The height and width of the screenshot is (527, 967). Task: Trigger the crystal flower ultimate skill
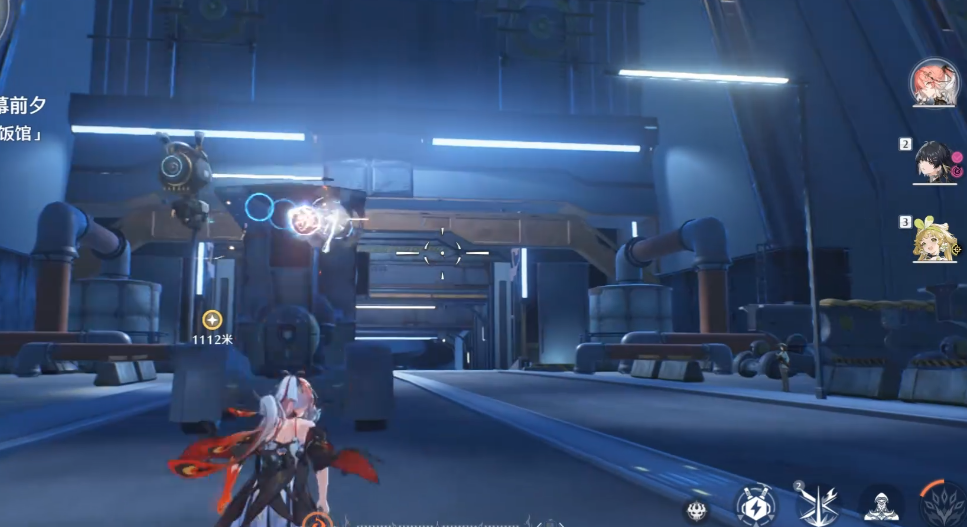point(942,504)
